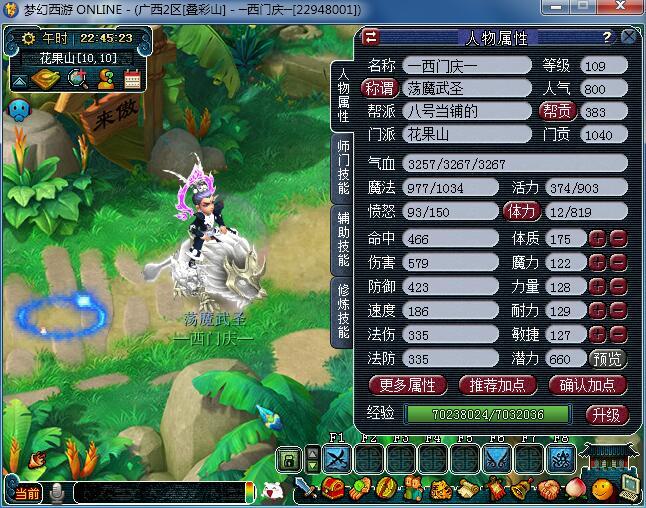Choose 推荐加点 recommended point allocation
The width and height of the screenshot is (646, 508).
click(497, 384)
